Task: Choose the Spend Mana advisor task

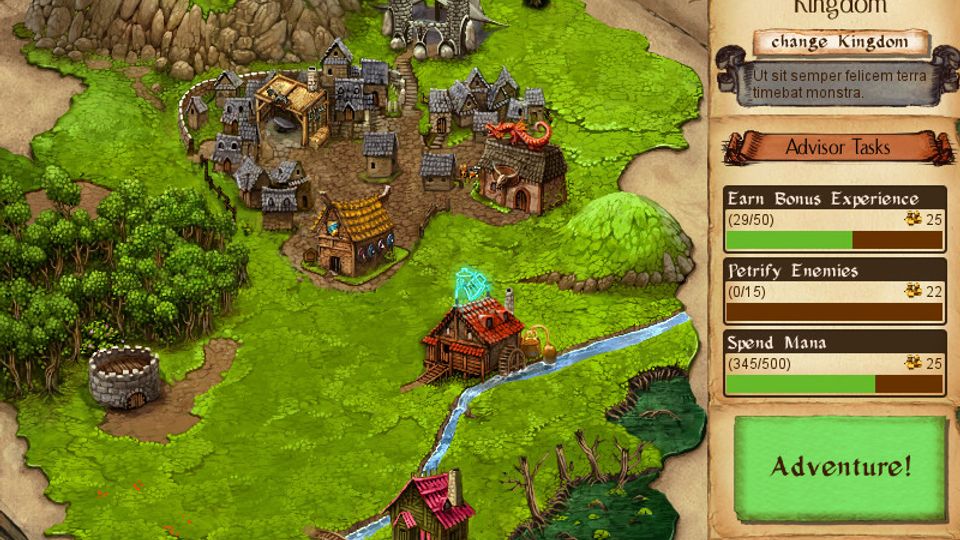Action: tap(834, 362)
